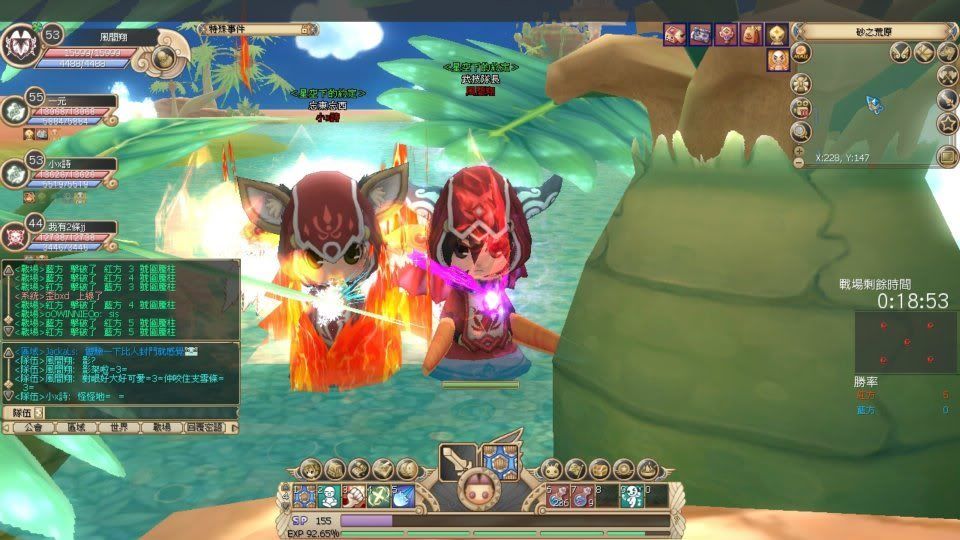Switch to the 公會 guild chat tab
Screen dimensions: 960x540
pos(33,427)
